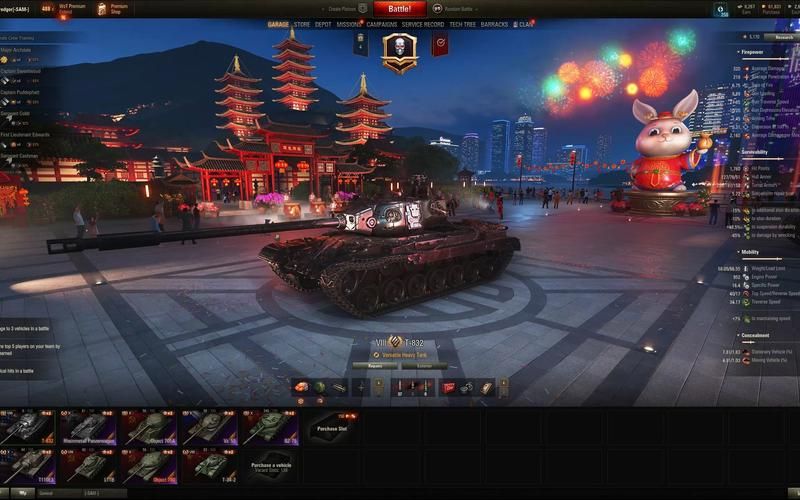View the Service Record tab
800x500 pixels.
coord(423,24)
